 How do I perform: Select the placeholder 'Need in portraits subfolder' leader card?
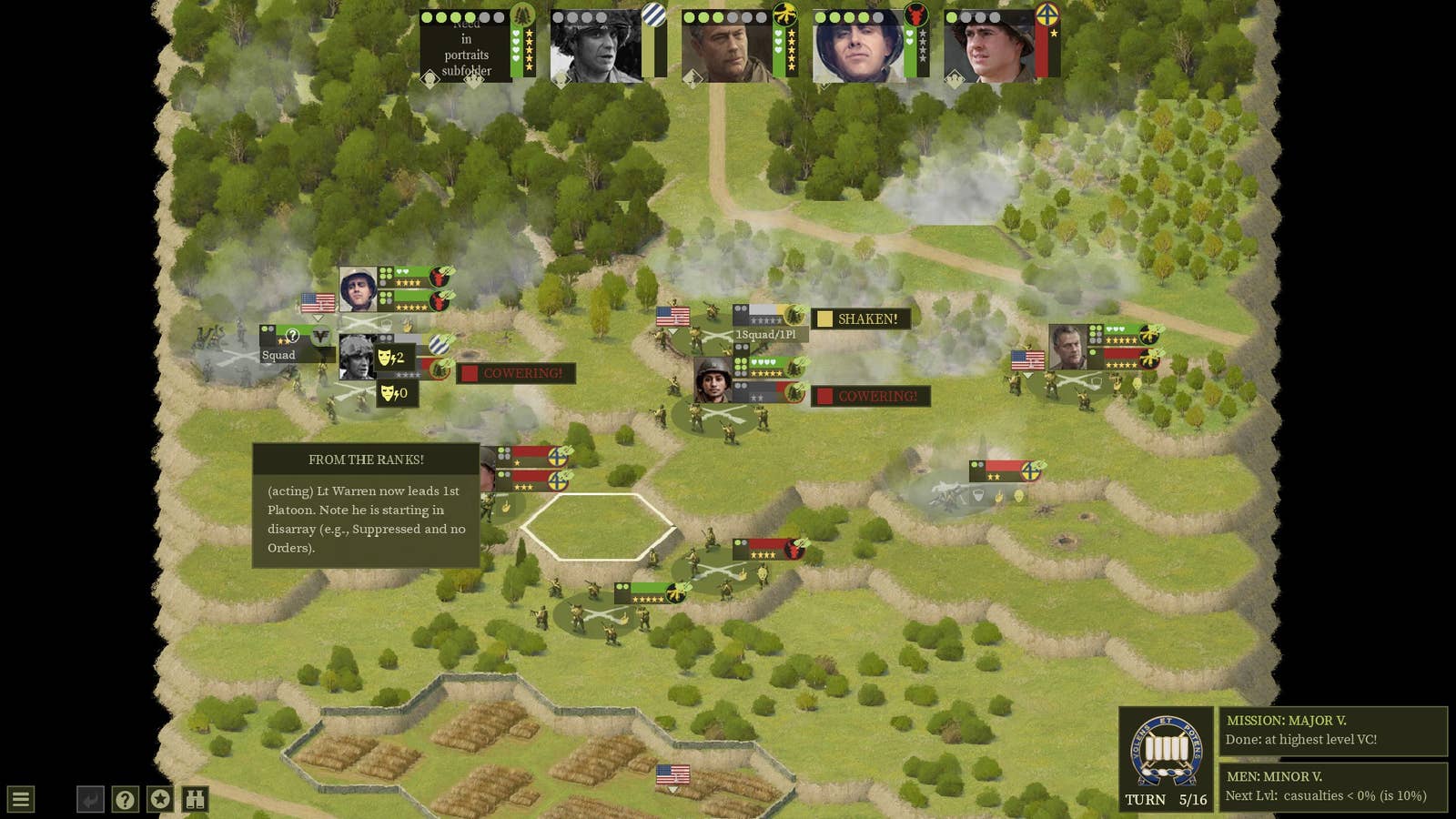tap(466, 47)
